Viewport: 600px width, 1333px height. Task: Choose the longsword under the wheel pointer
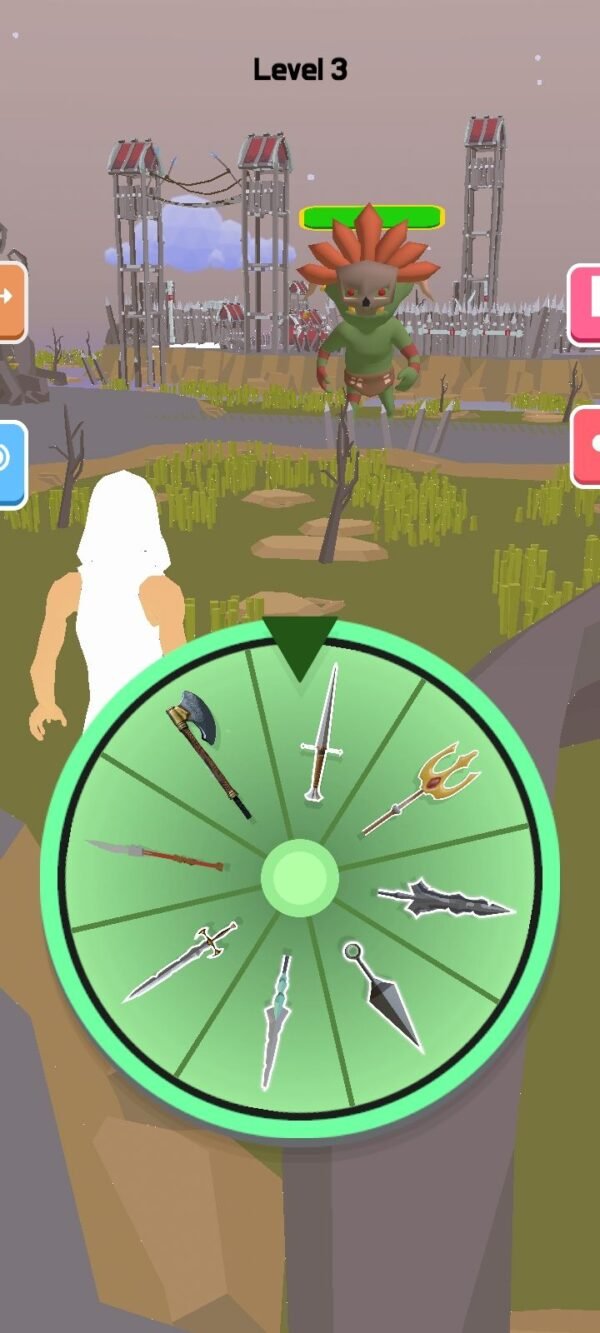click(320, 735)
